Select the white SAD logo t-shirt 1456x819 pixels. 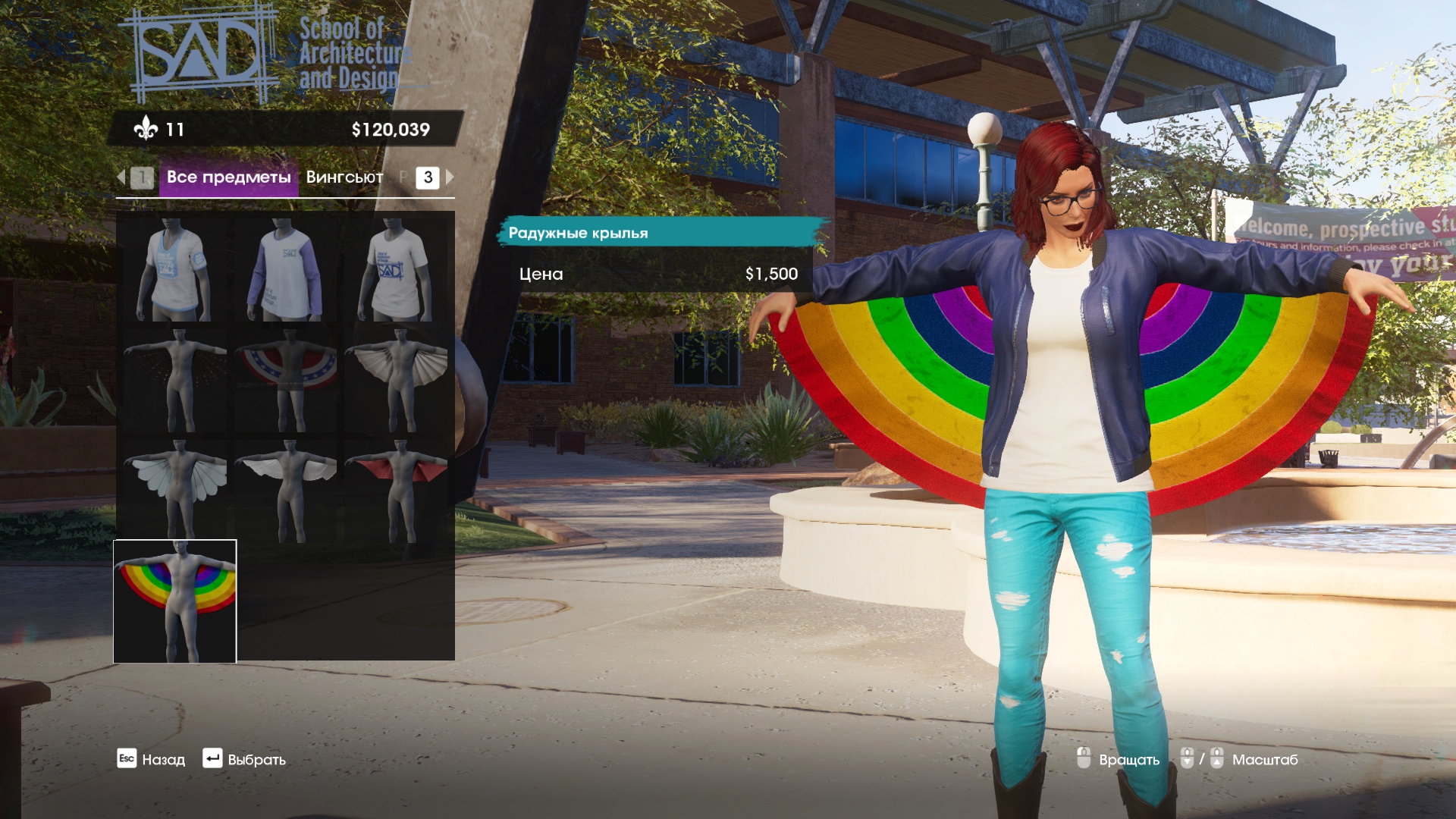[397, 270]
